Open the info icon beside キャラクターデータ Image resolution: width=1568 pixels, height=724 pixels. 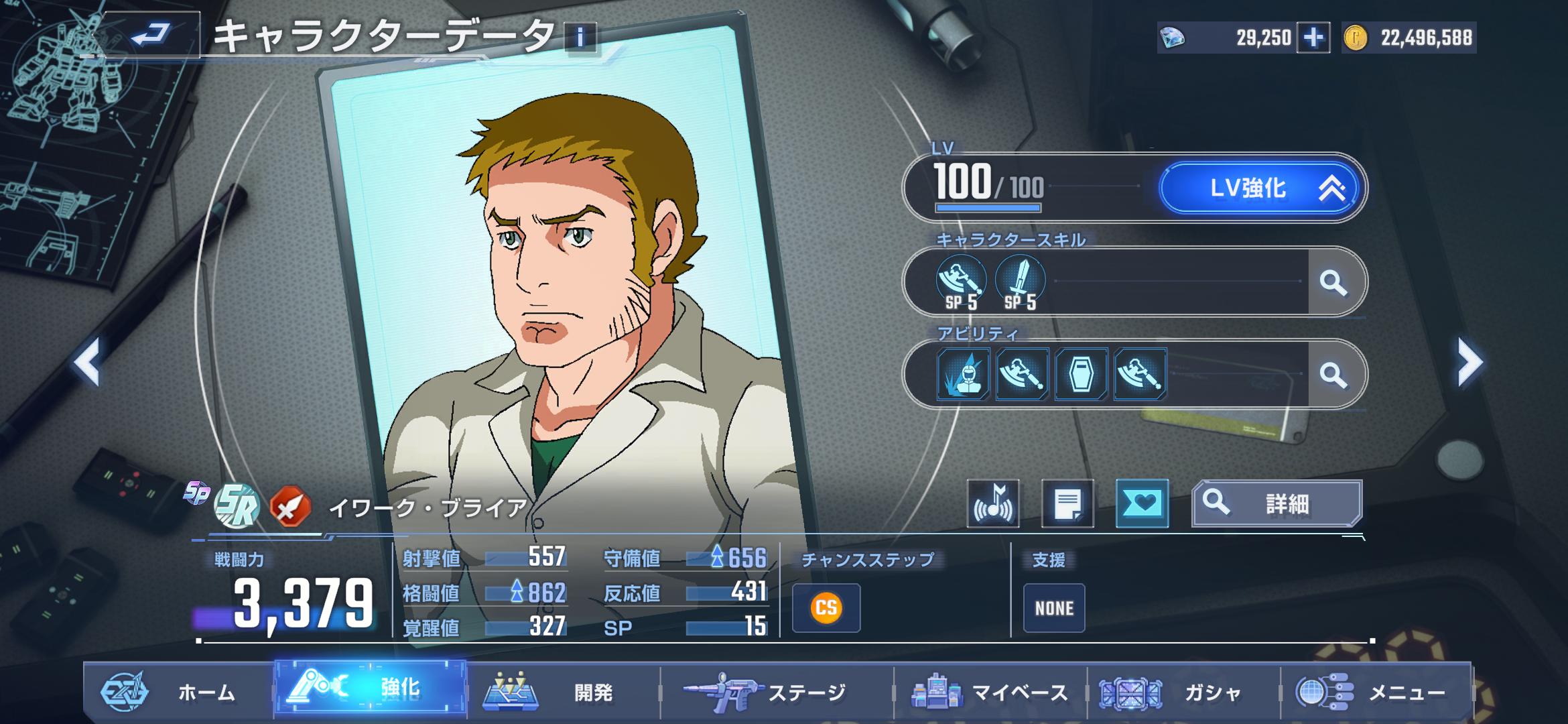[x=580, y=37]
